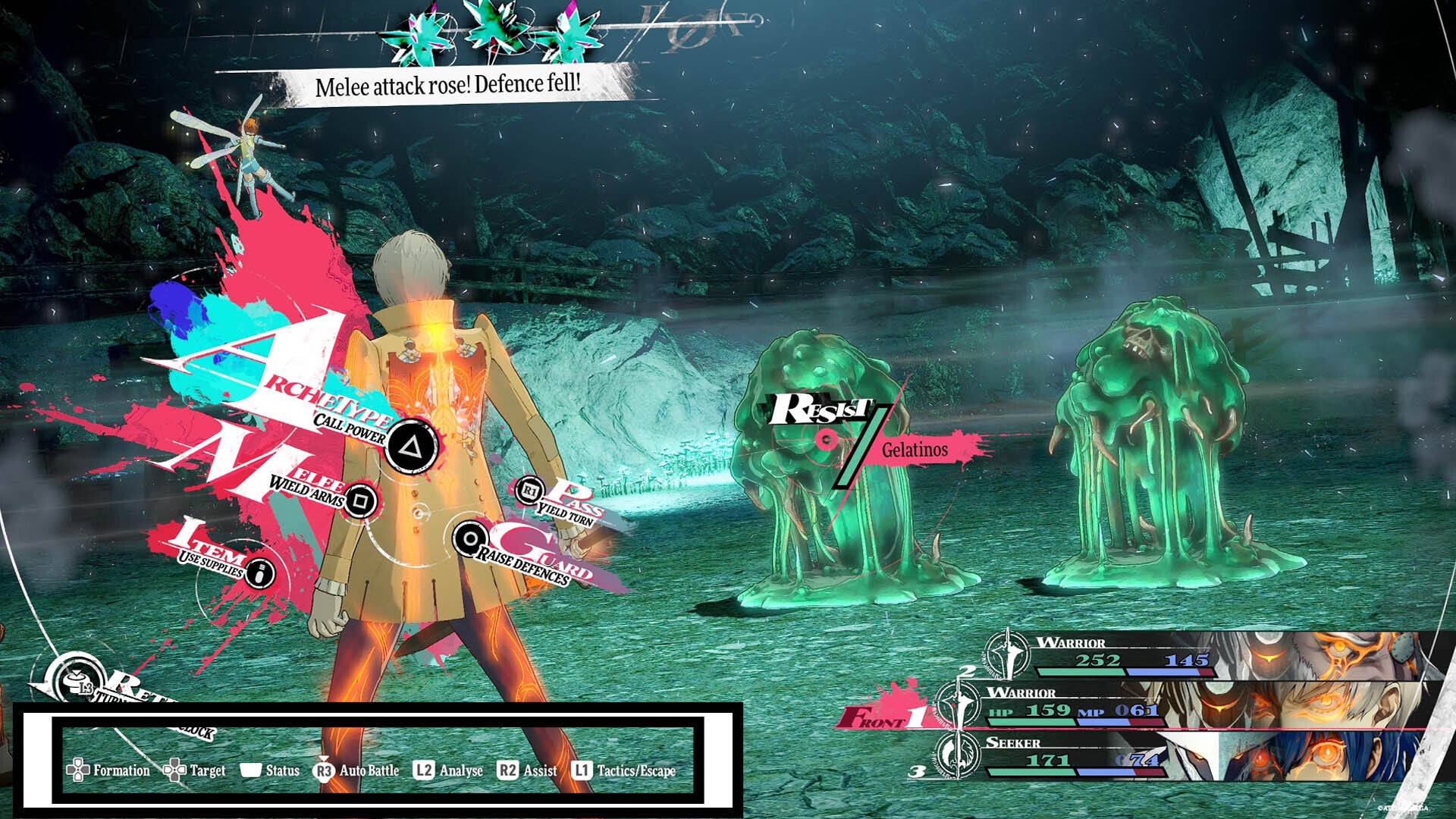Choose the Analyse option
This screenshot has height=819, width=1456.
(x=448, y=770)
